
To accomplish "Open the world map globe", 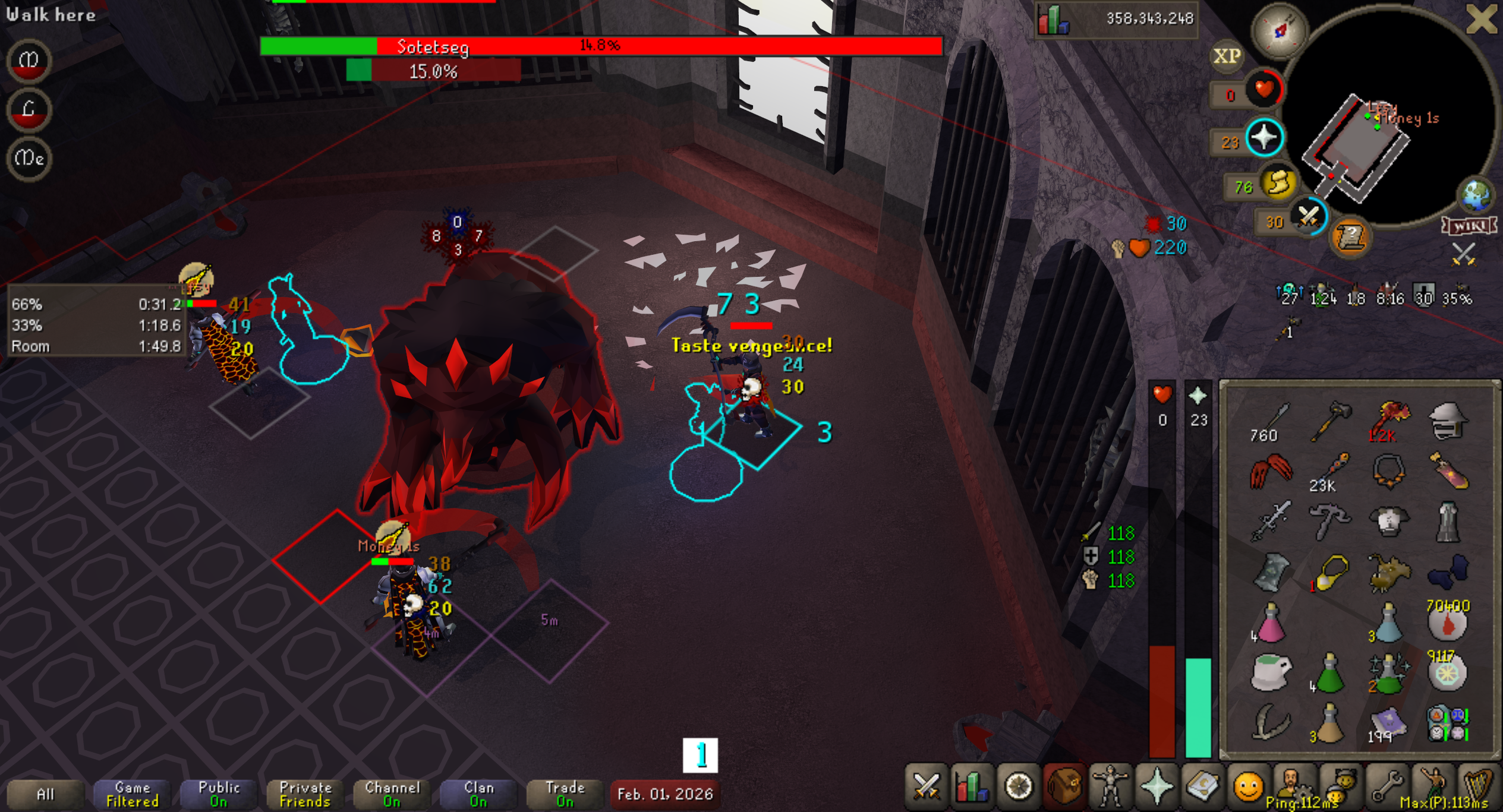I will click(x=1476, y=195).
